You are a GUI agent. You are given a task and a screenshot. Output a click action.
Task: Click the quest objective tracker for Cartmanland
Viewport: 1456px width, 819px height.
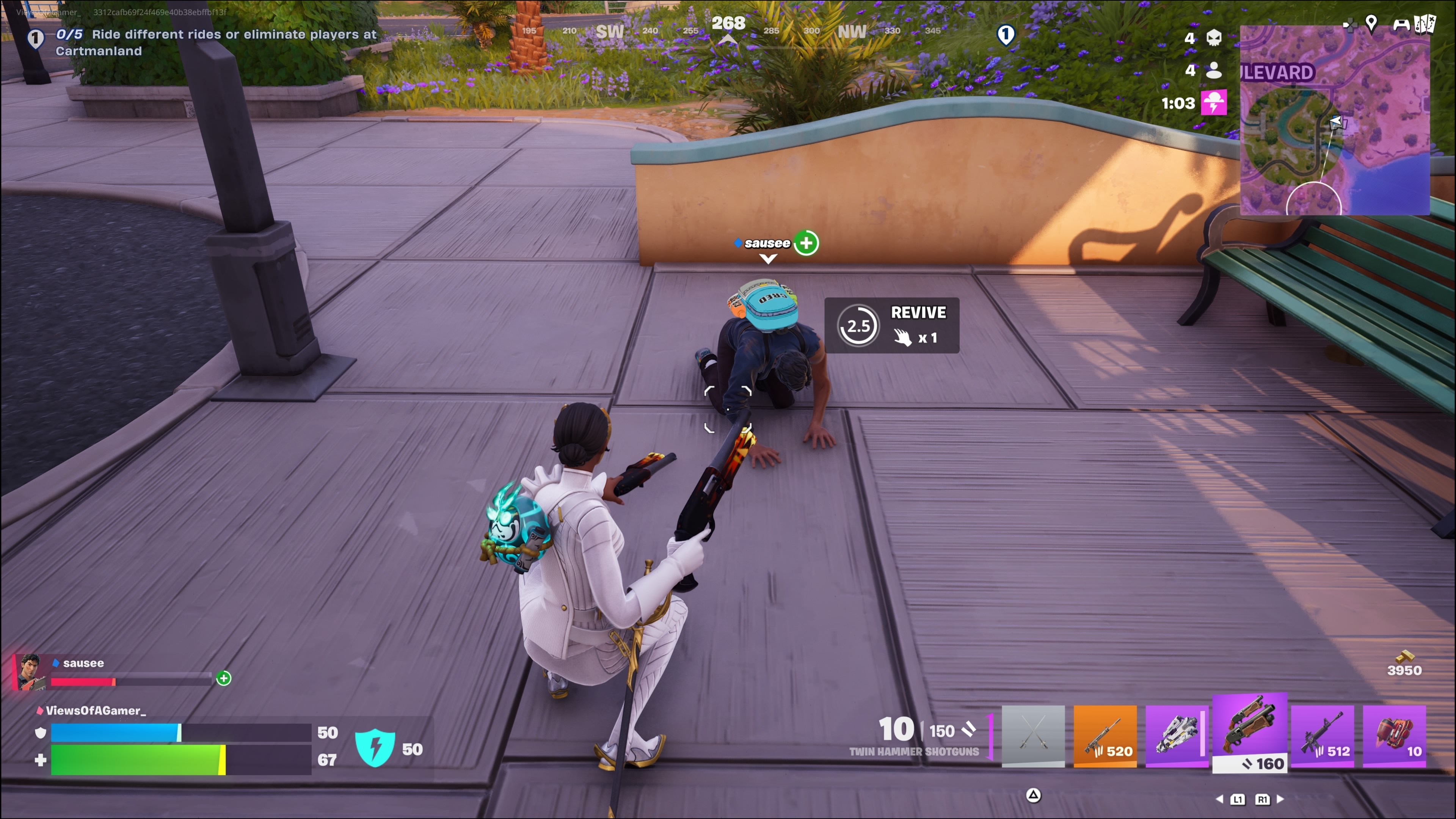coord(215,42)
